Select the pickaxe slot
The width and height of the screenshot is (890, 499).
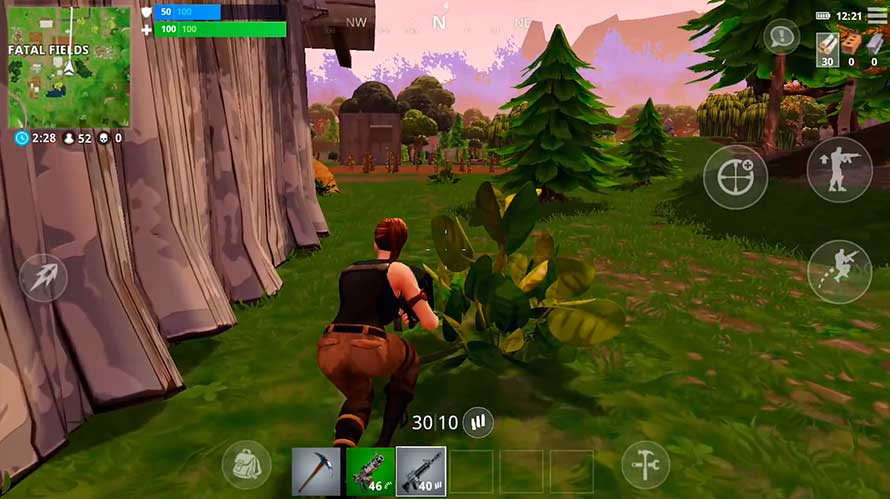pyautogui.click(x=316, y=471)
